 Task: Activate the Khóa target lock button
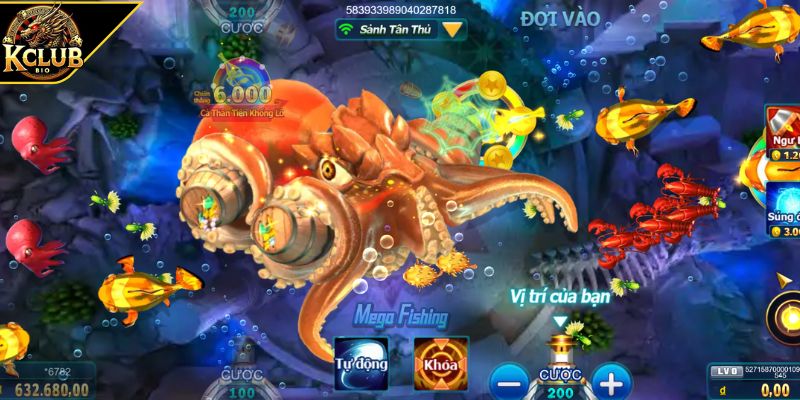[x=441, y=363]
